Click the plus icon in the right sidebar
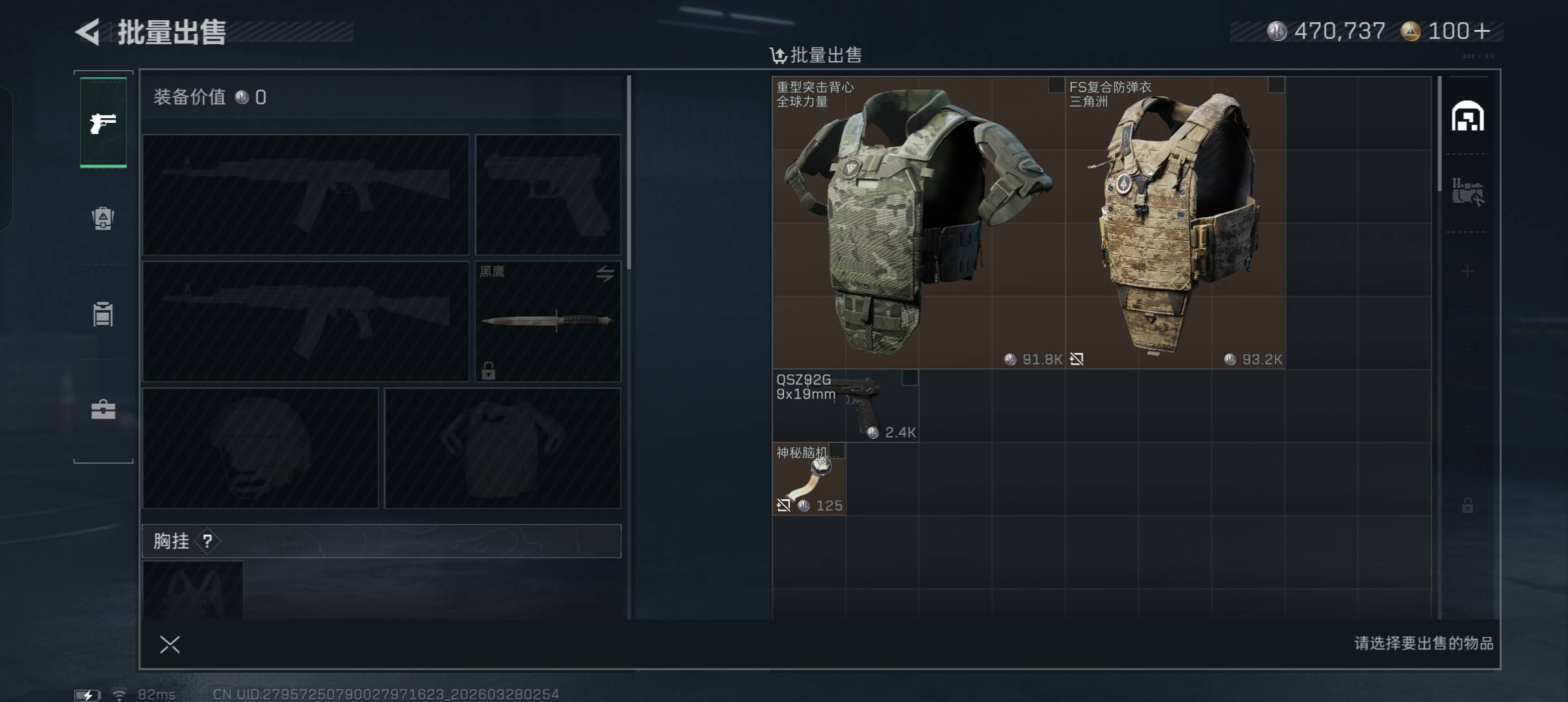 click(1467, 271)
